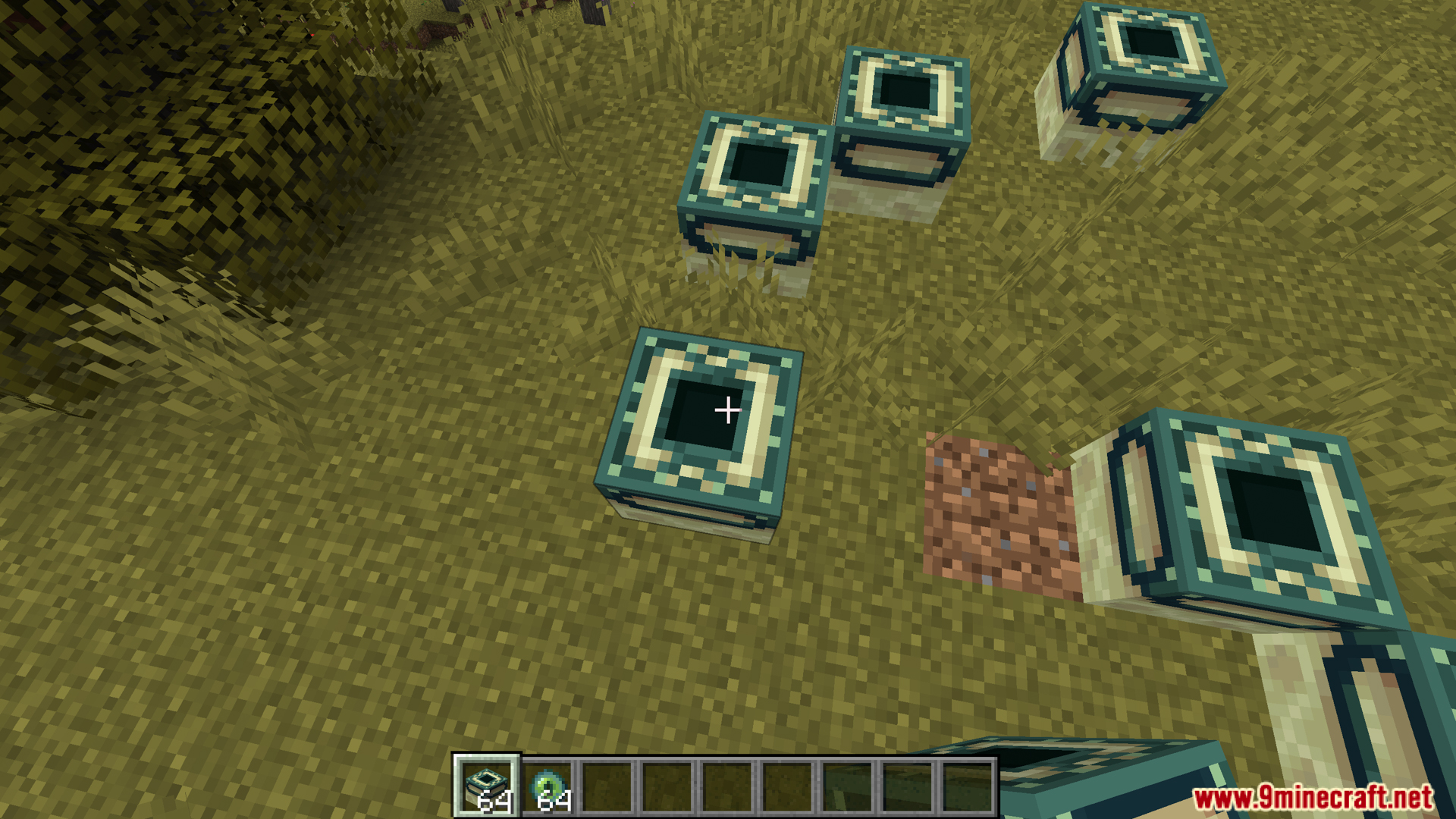Click the crosshair at screen center

pos(728,409)
